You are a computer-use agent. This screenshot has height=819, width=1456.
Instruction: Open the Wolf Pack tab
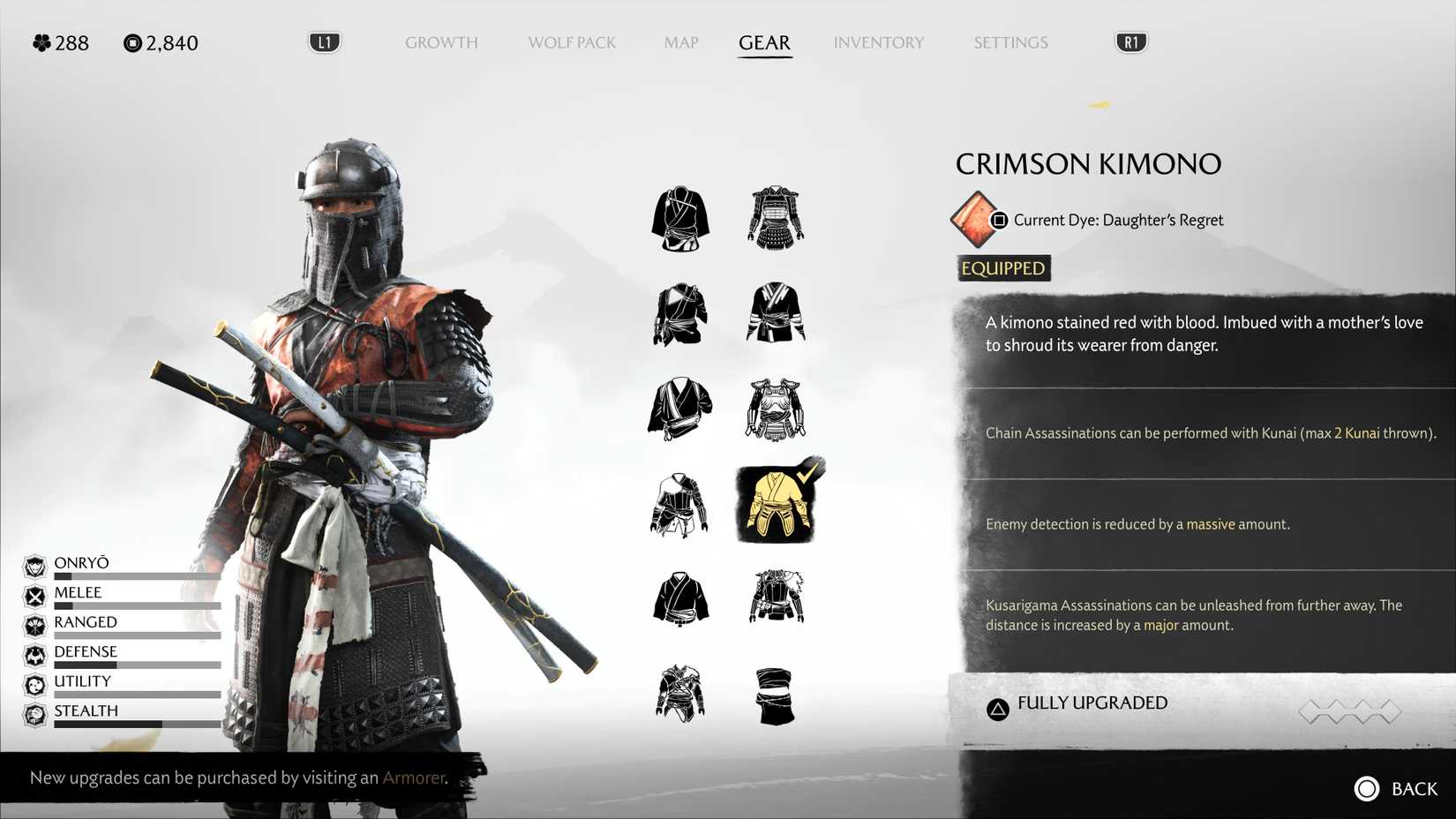(x=572, y=42)
